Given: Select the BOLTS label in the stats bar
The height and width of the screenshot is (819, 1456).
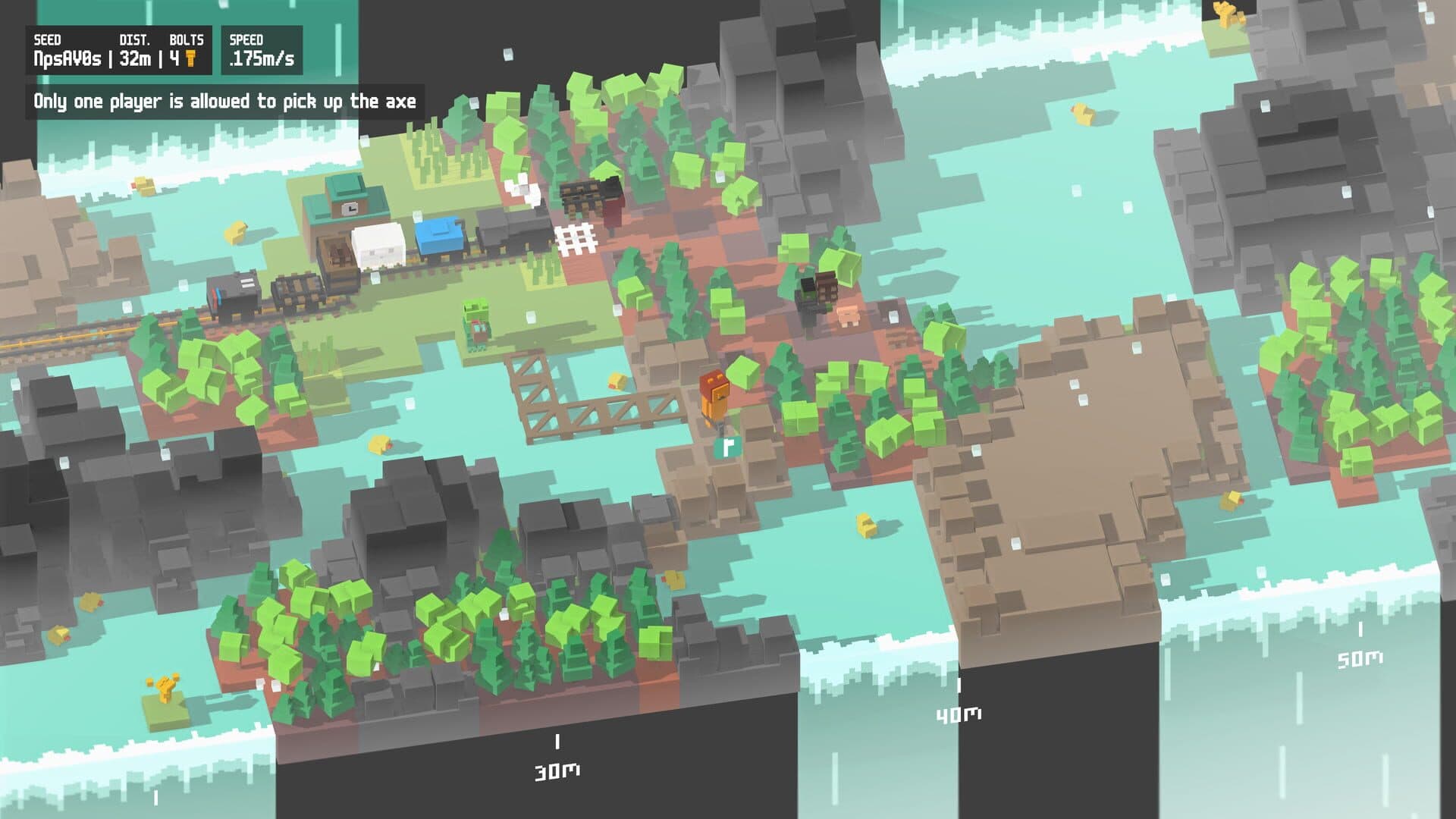Looking at the screenshot, I should [x=187, y=39].
